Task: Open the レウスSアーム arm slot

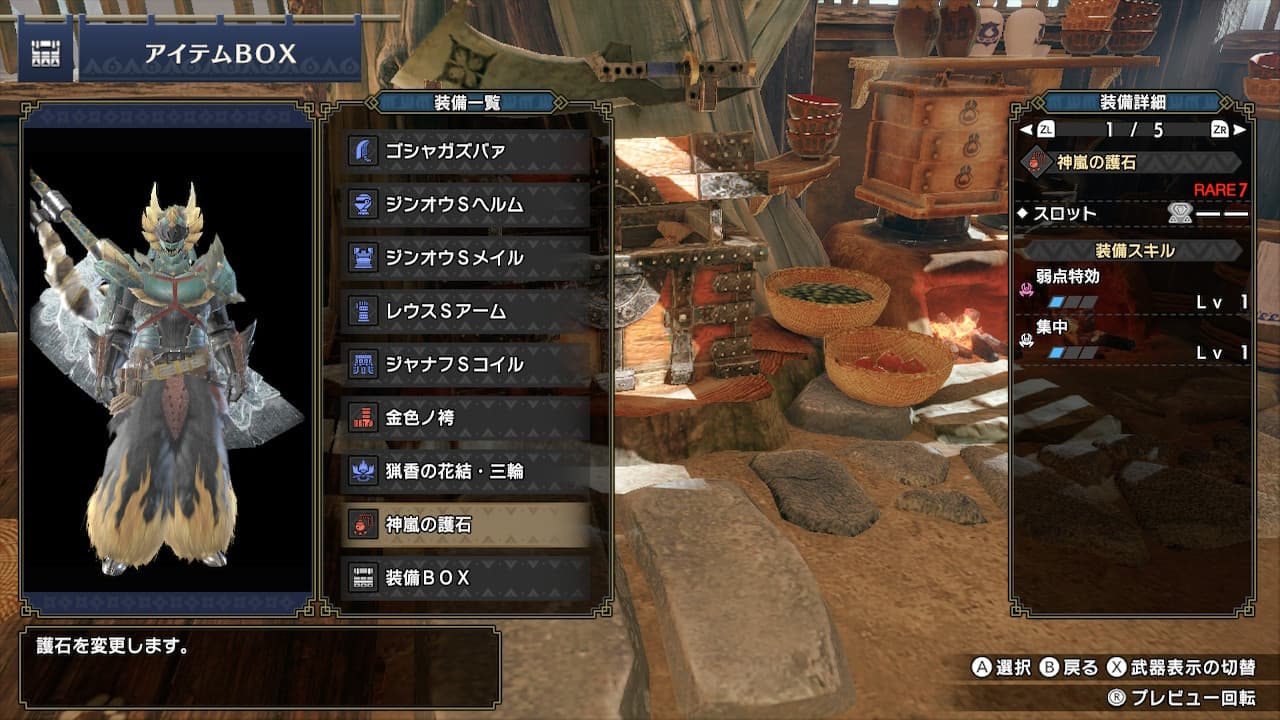Action: (467, 311)
